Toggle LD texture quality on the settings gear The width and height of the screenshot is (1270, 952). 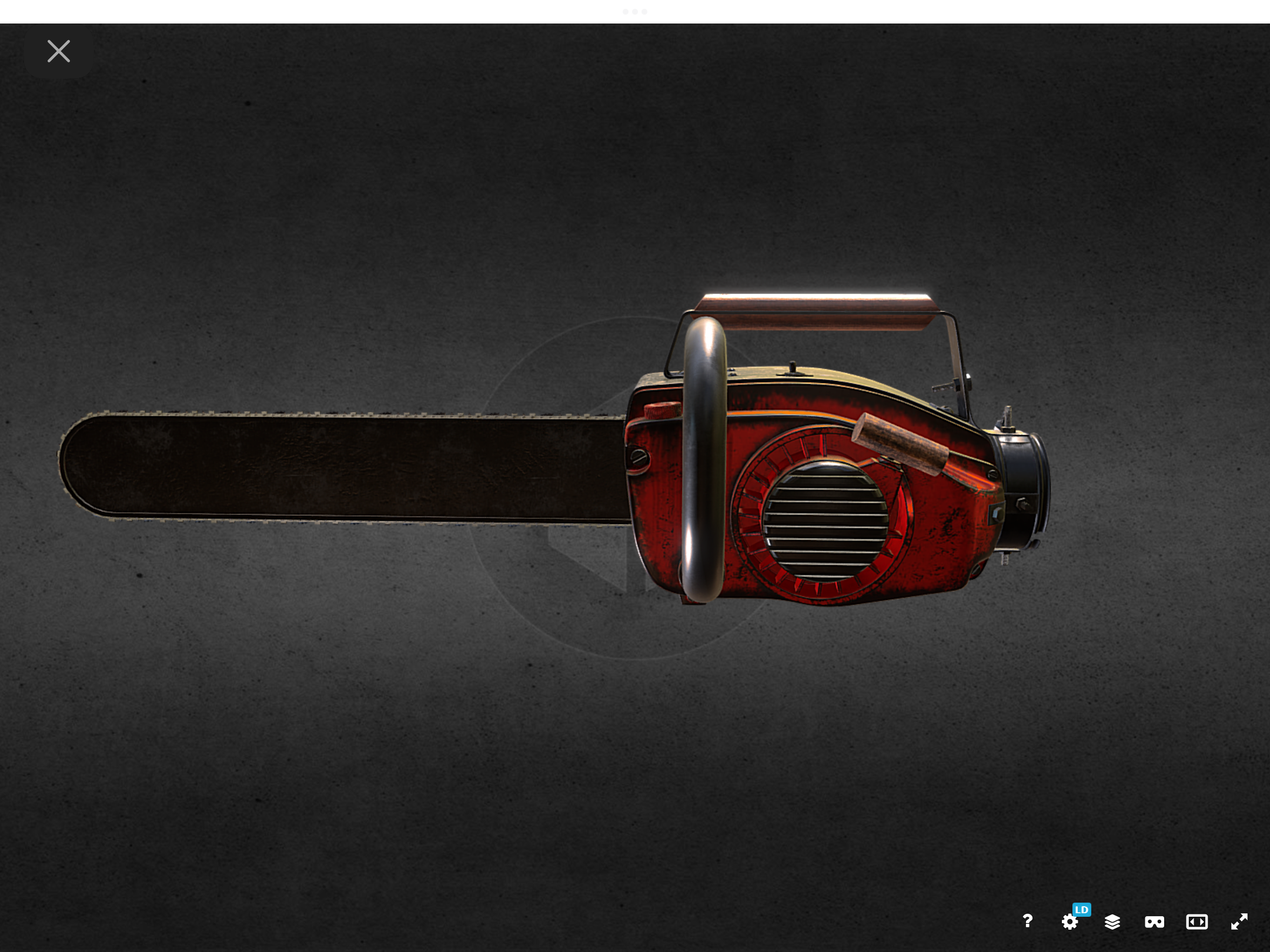[1071, 921]
